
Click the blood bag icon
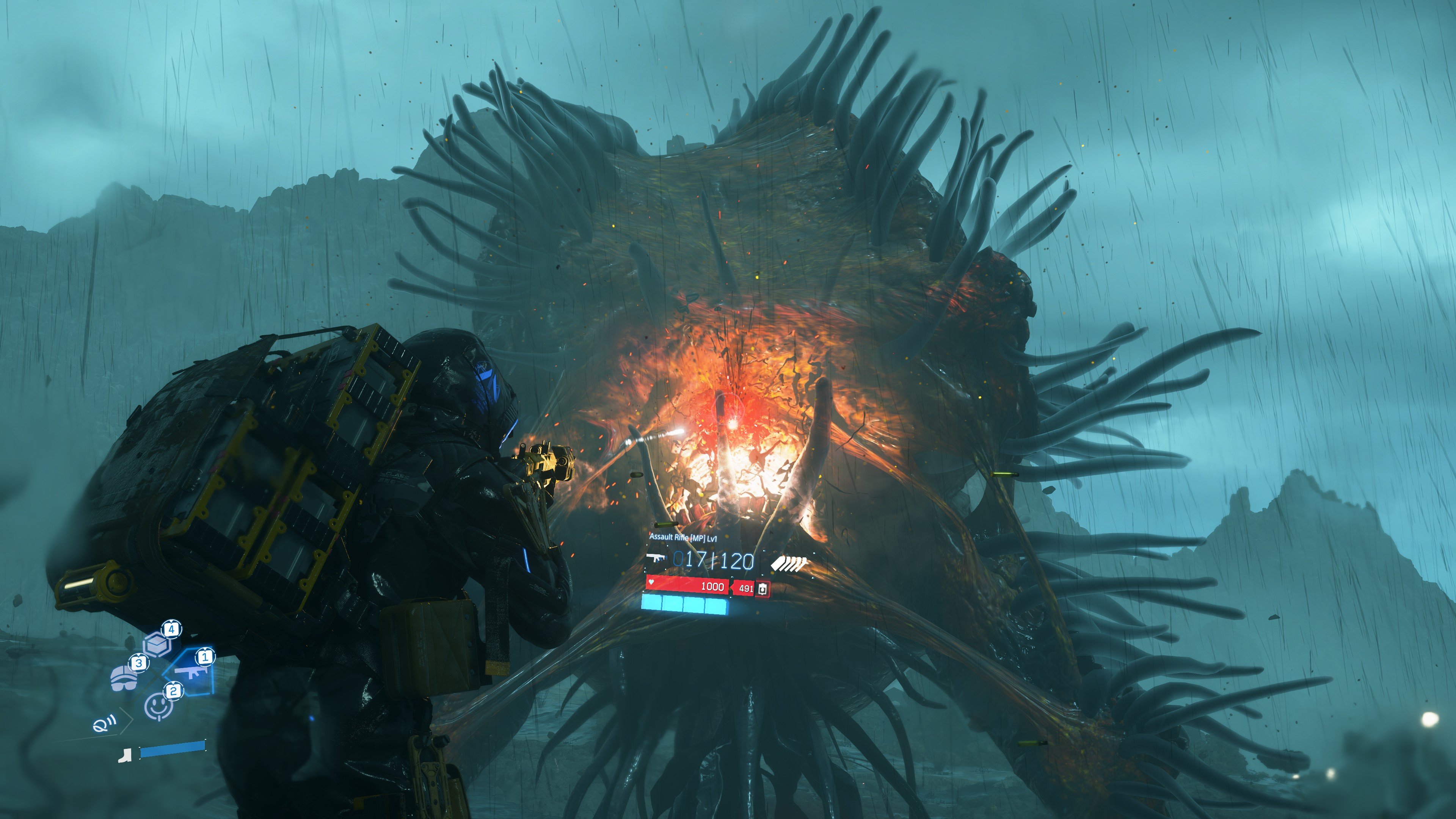763,588
